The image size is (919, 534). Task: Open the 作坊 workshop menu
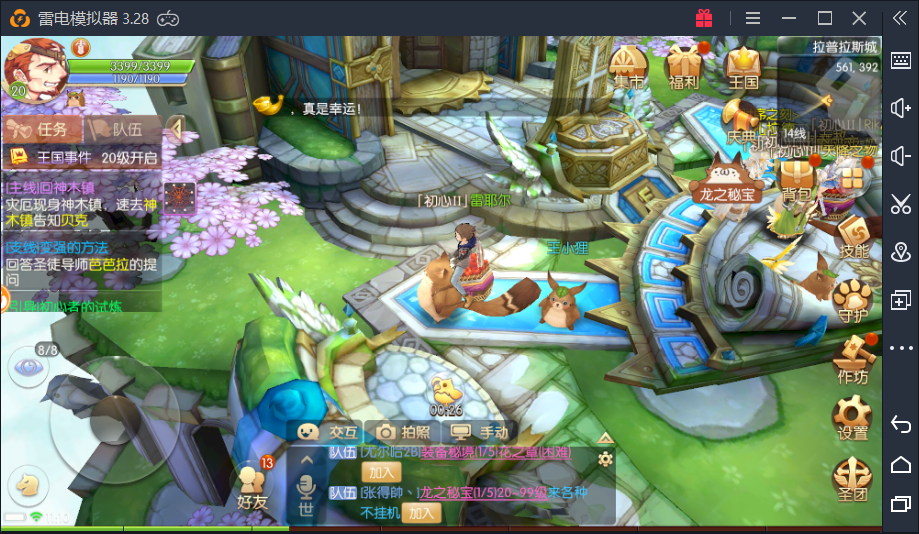tap(853, 360)
